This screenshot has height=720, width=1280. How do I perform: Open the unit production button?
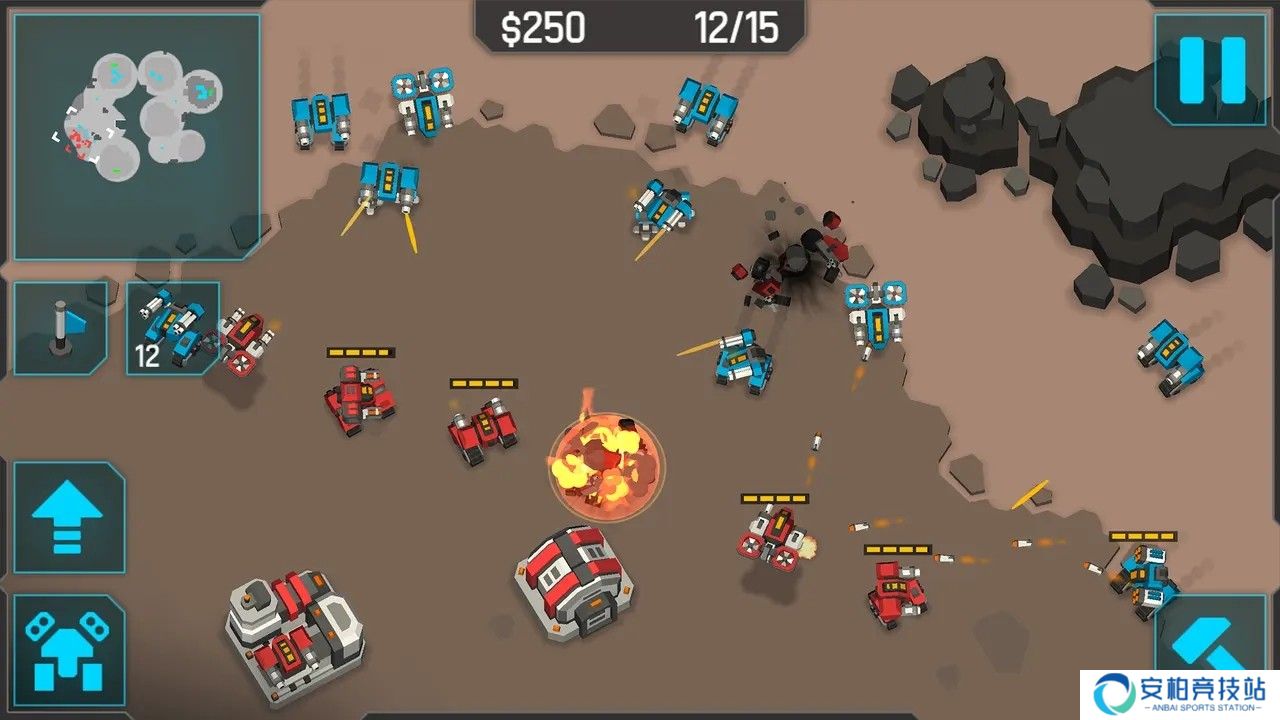point(68,650)
